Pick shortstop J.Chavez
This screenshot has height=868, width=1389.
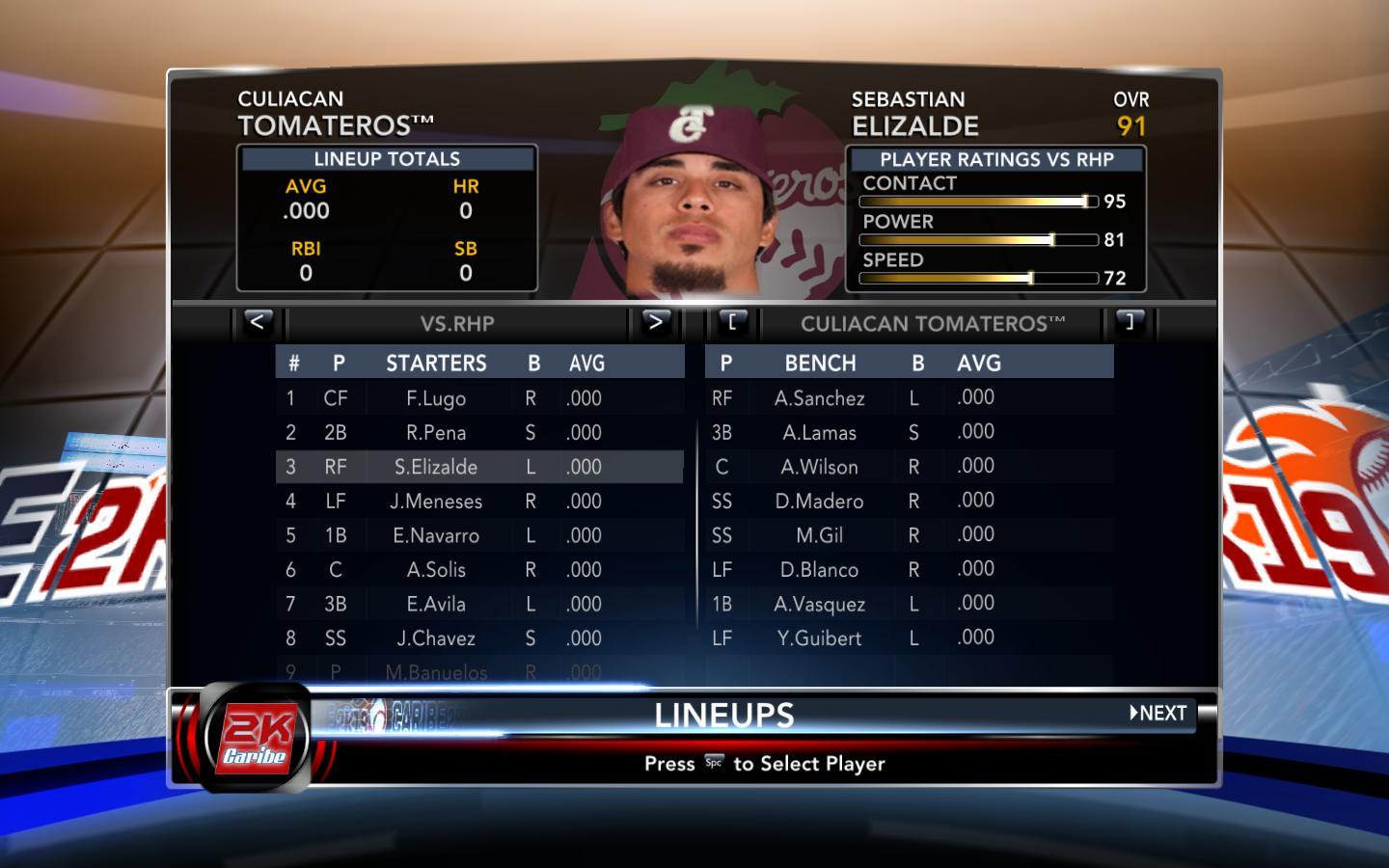[x=436, y=638]
